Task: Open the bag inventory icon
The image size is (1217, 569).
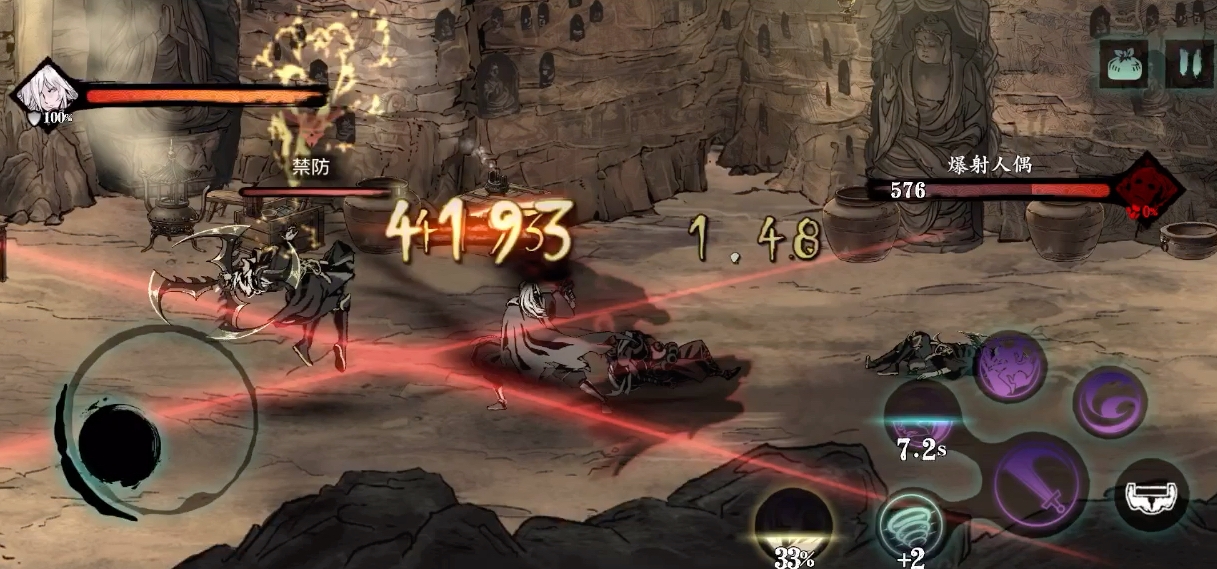Action: click(1123, 63)
